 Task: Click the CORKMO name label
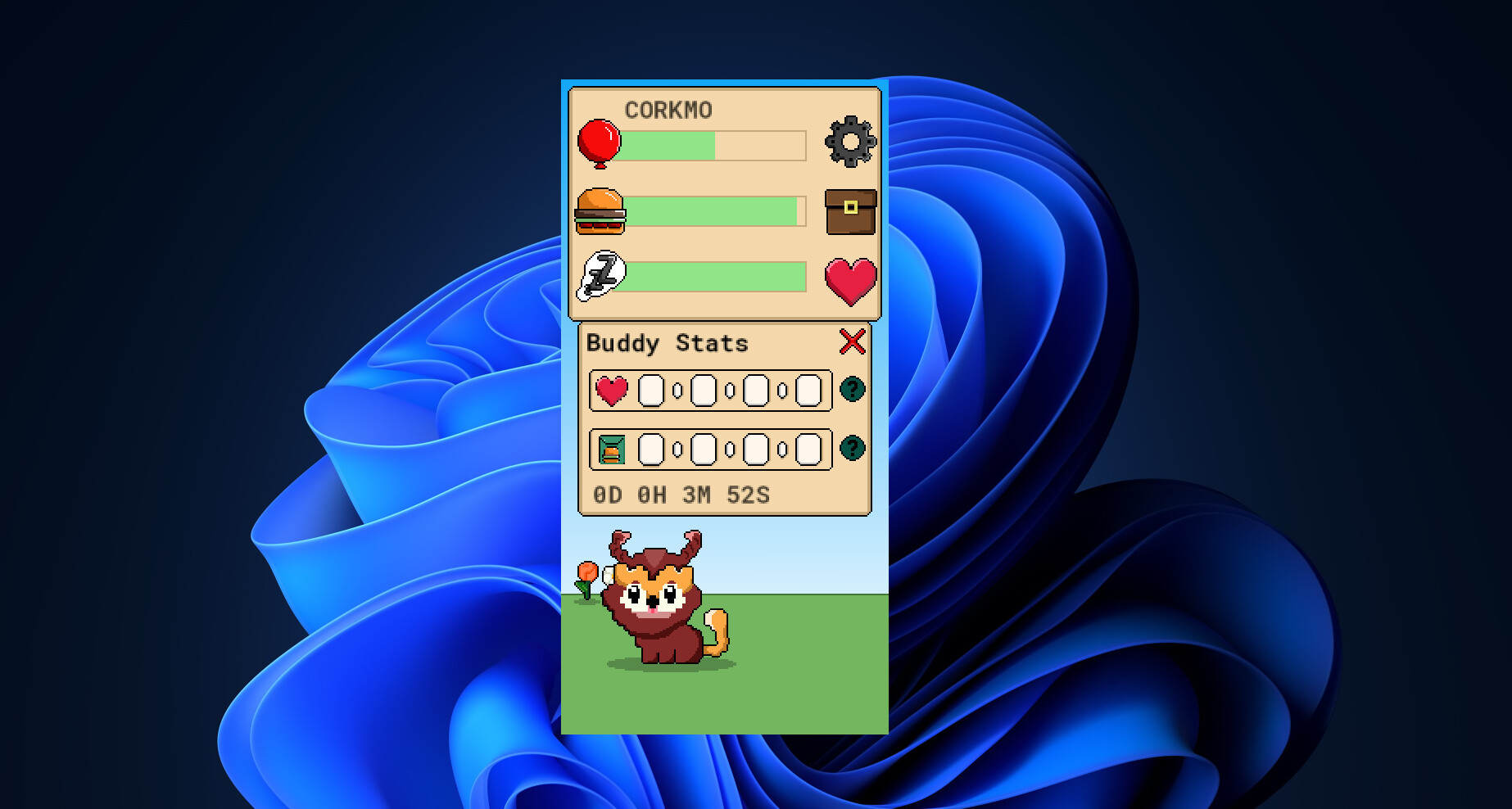pos(669,109)
